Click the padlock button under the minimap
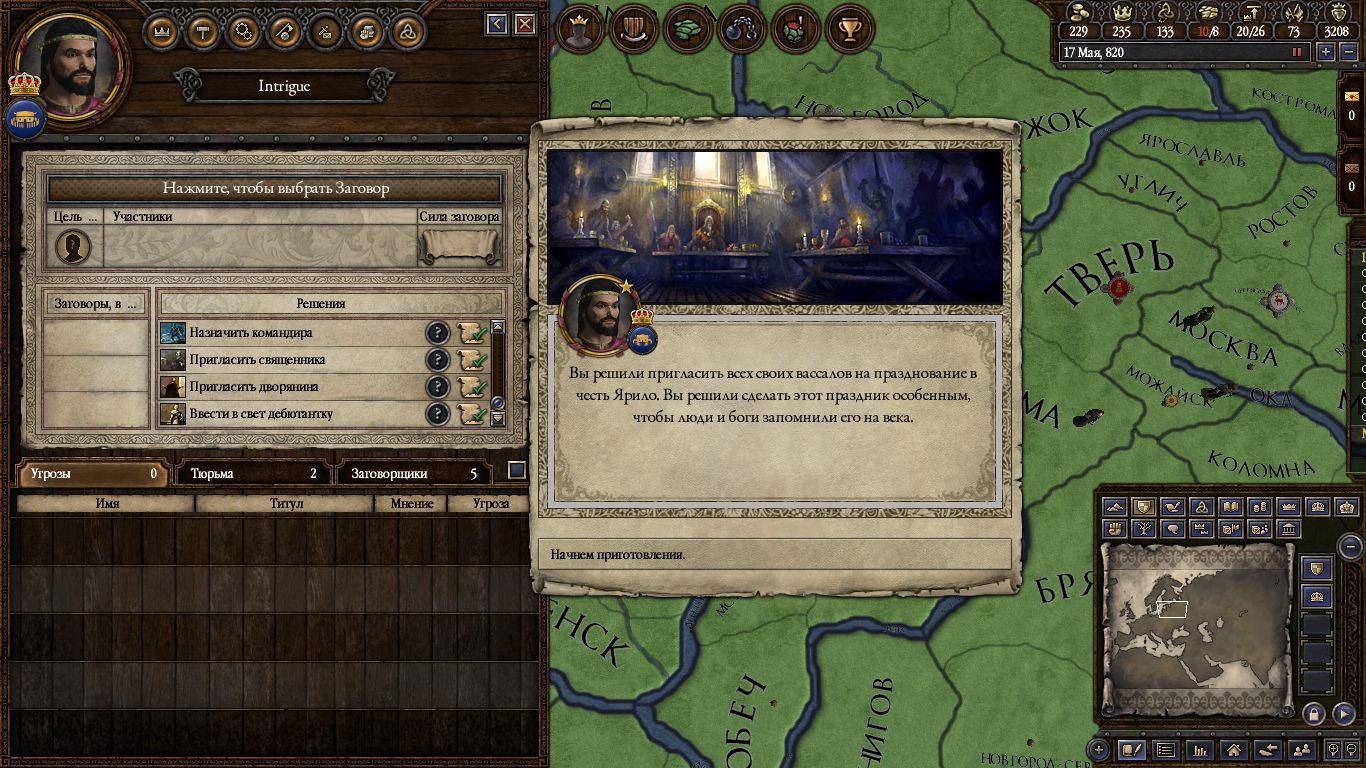1366x768 pixels. coord(1314,713)
